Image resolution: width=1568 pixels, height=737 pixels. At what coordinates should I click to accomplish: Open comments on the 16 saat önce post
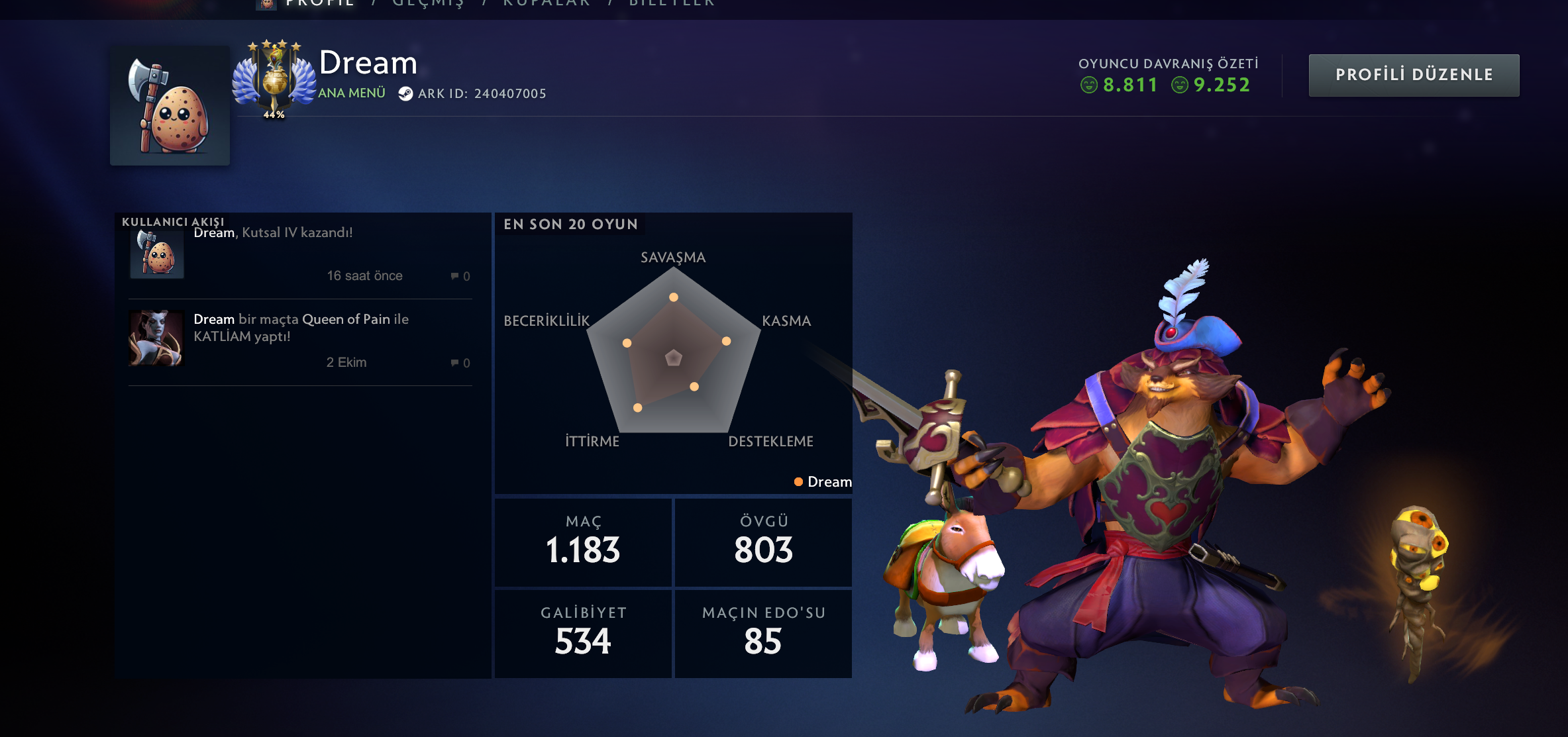point(460,276)
